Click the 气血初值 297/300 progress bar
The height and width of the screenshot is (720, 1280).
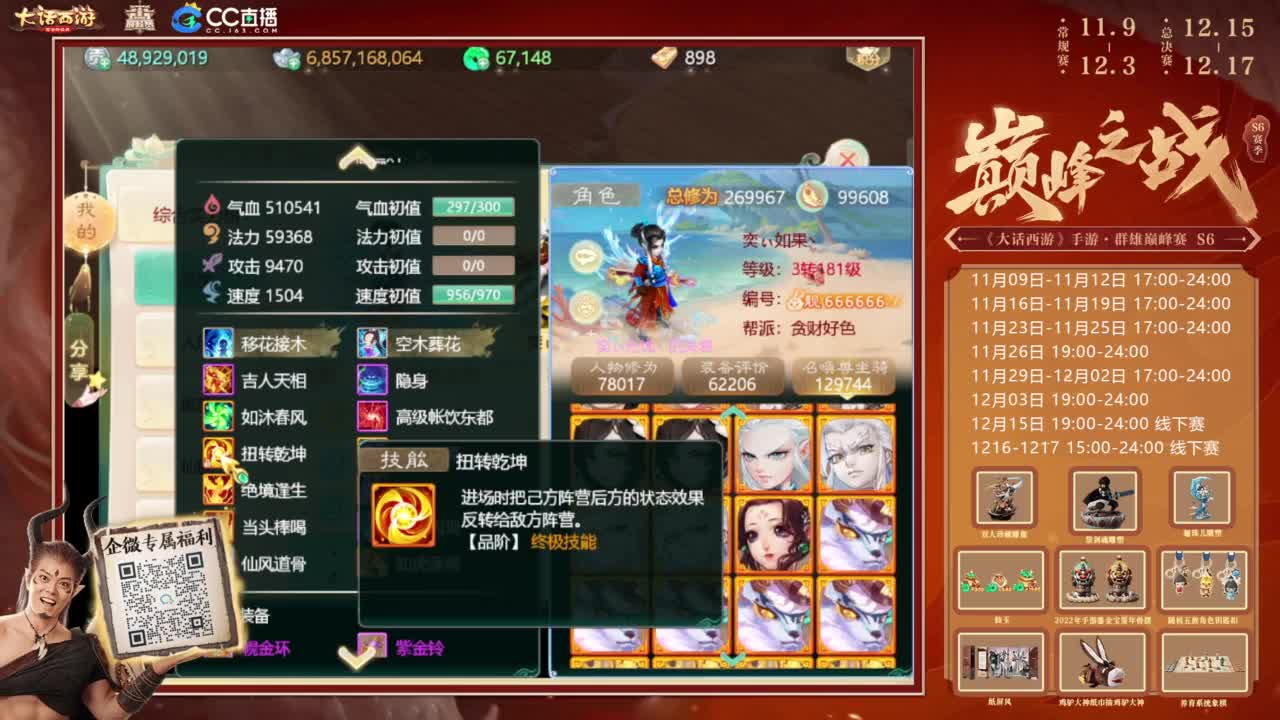pos(470,205)
